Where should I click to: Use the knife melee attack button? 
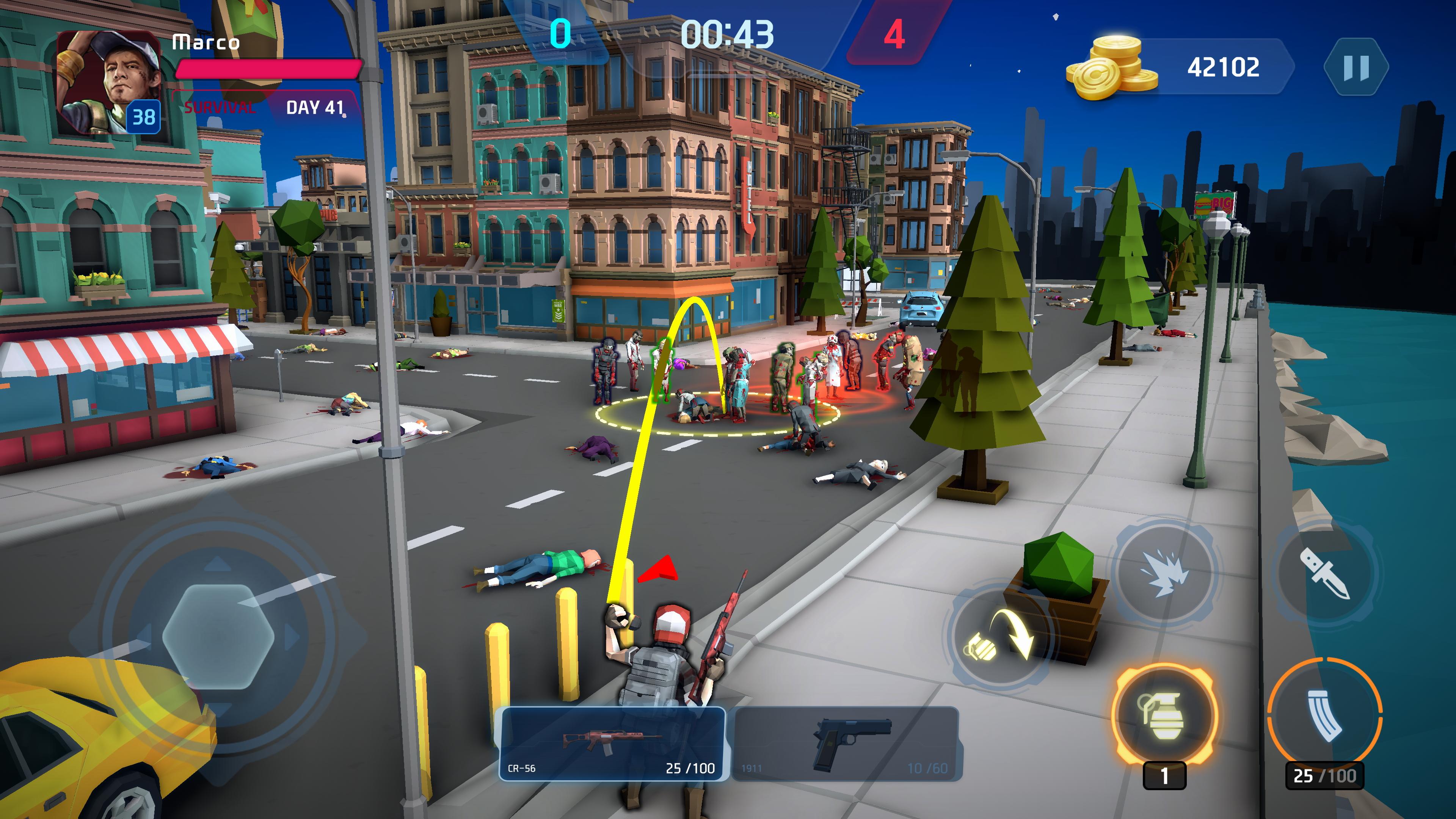pos(1324,573)
